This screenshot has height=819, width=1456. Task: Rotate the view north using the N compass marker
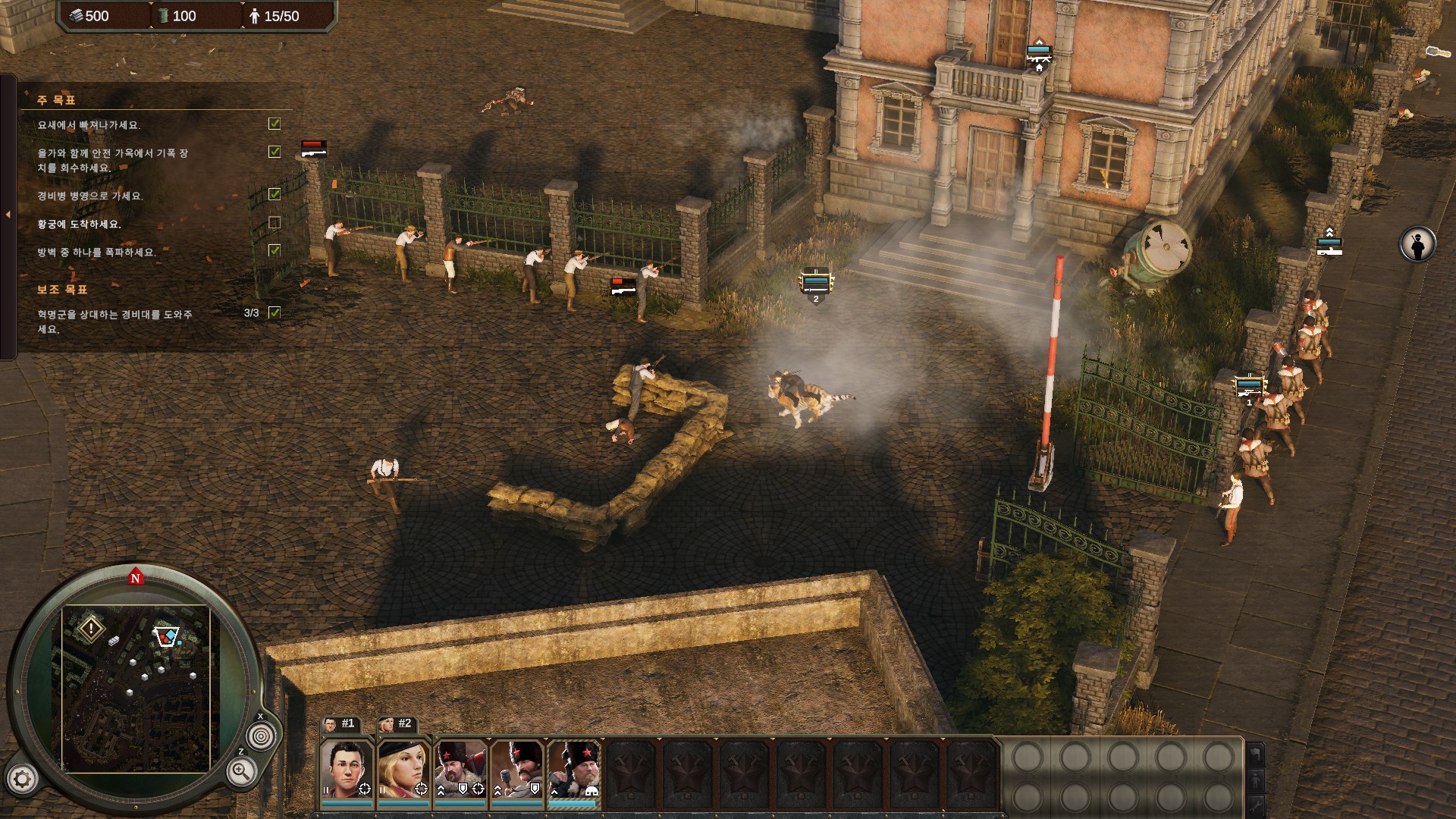(x=136, y=578)
